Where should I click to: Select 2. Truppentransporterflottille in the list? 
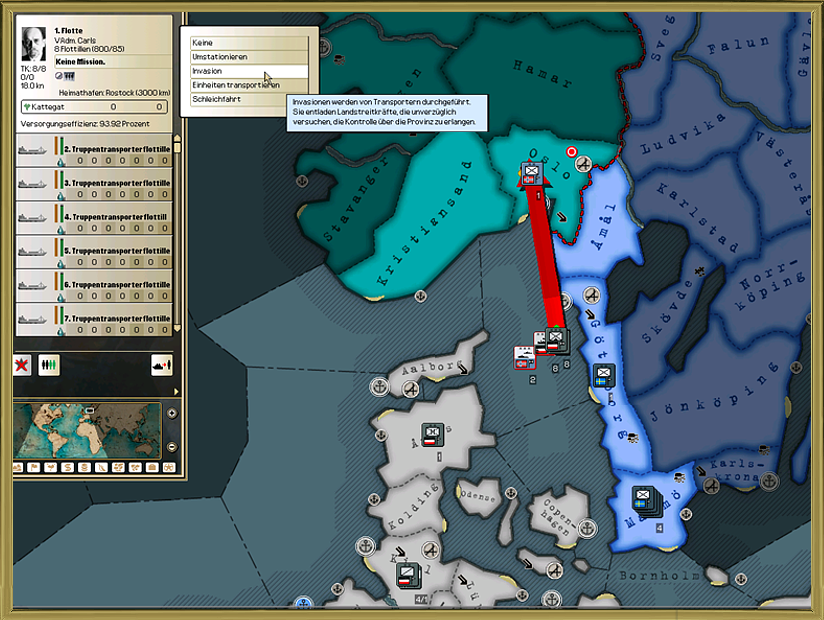(x=93, y=154)
